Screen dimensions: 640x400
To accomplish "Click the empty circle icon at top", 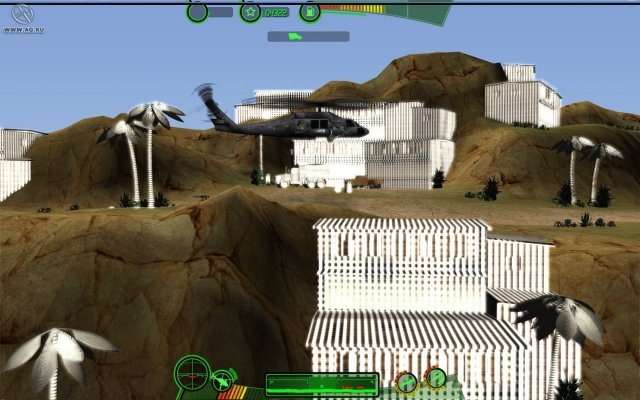I will click(x=198, y=12).
